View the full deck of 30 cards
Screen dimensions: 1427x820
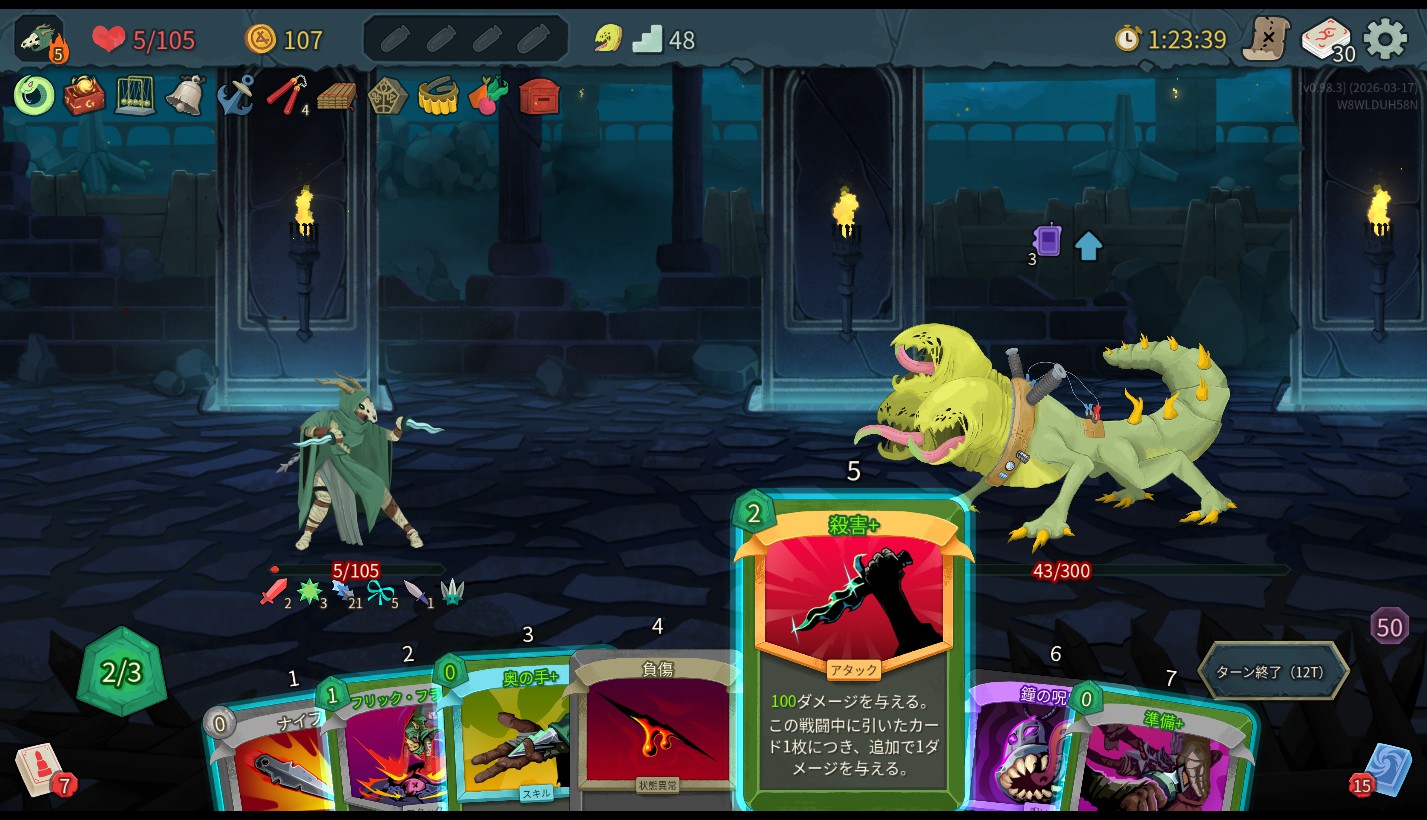point(1325,39)
